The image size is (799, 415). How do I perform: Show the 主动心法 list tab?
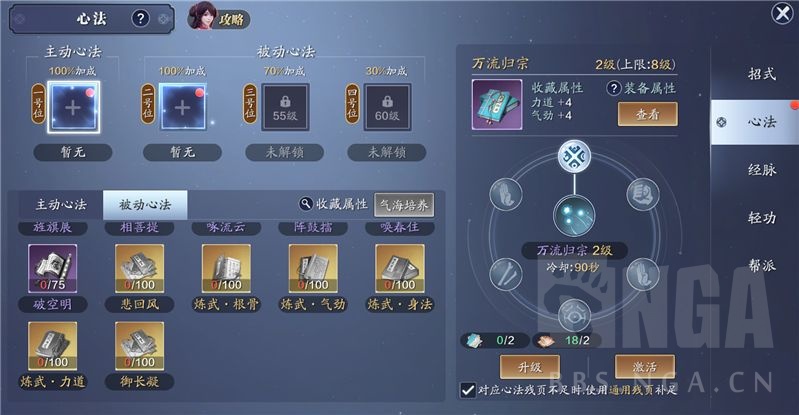pyautogui.click(x=56, y=204)
